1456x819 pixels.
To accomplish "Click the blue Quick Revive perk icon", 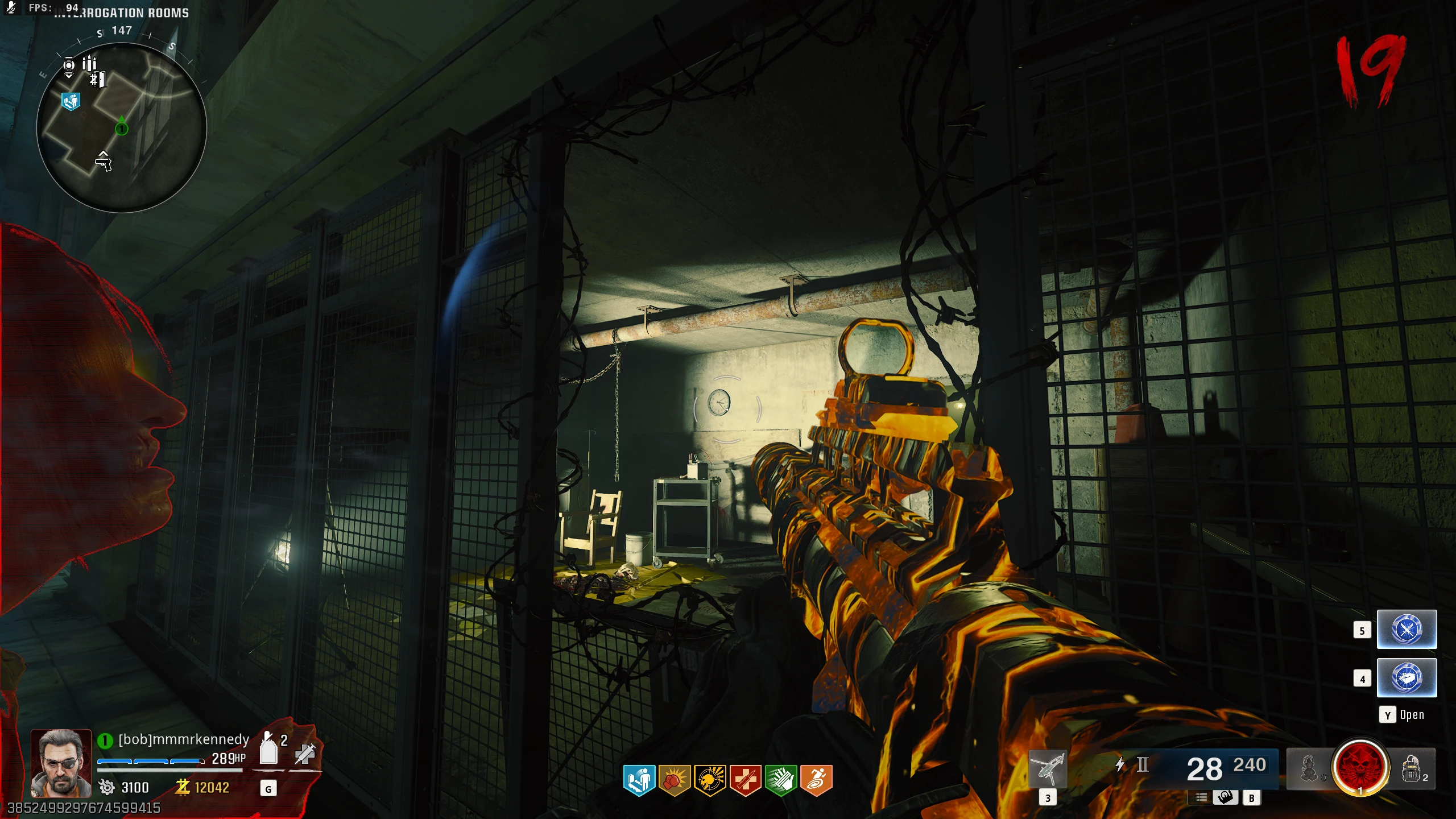I will point(639,779).
